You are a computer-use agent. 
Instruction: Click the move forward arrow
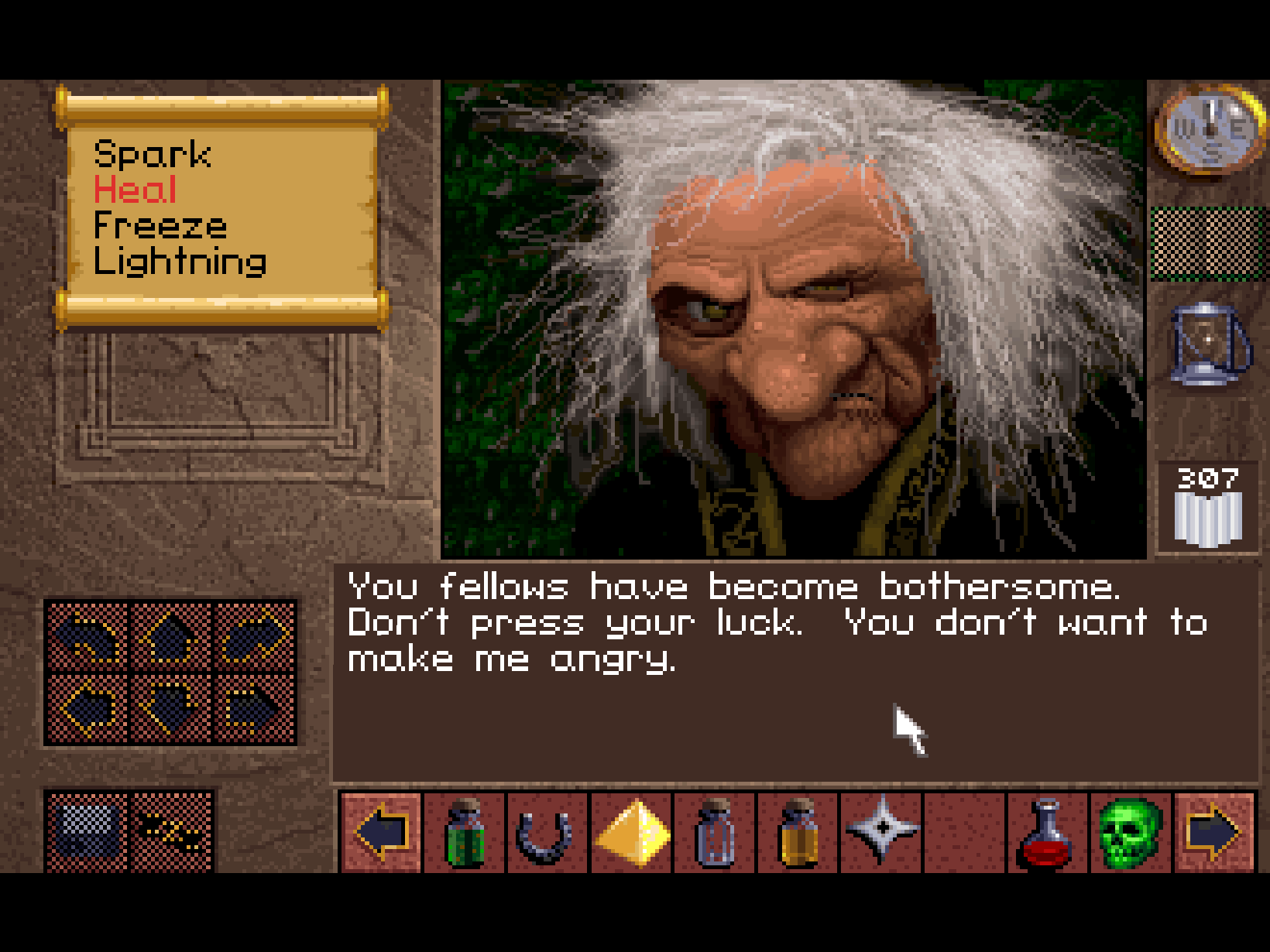point(170,636)
